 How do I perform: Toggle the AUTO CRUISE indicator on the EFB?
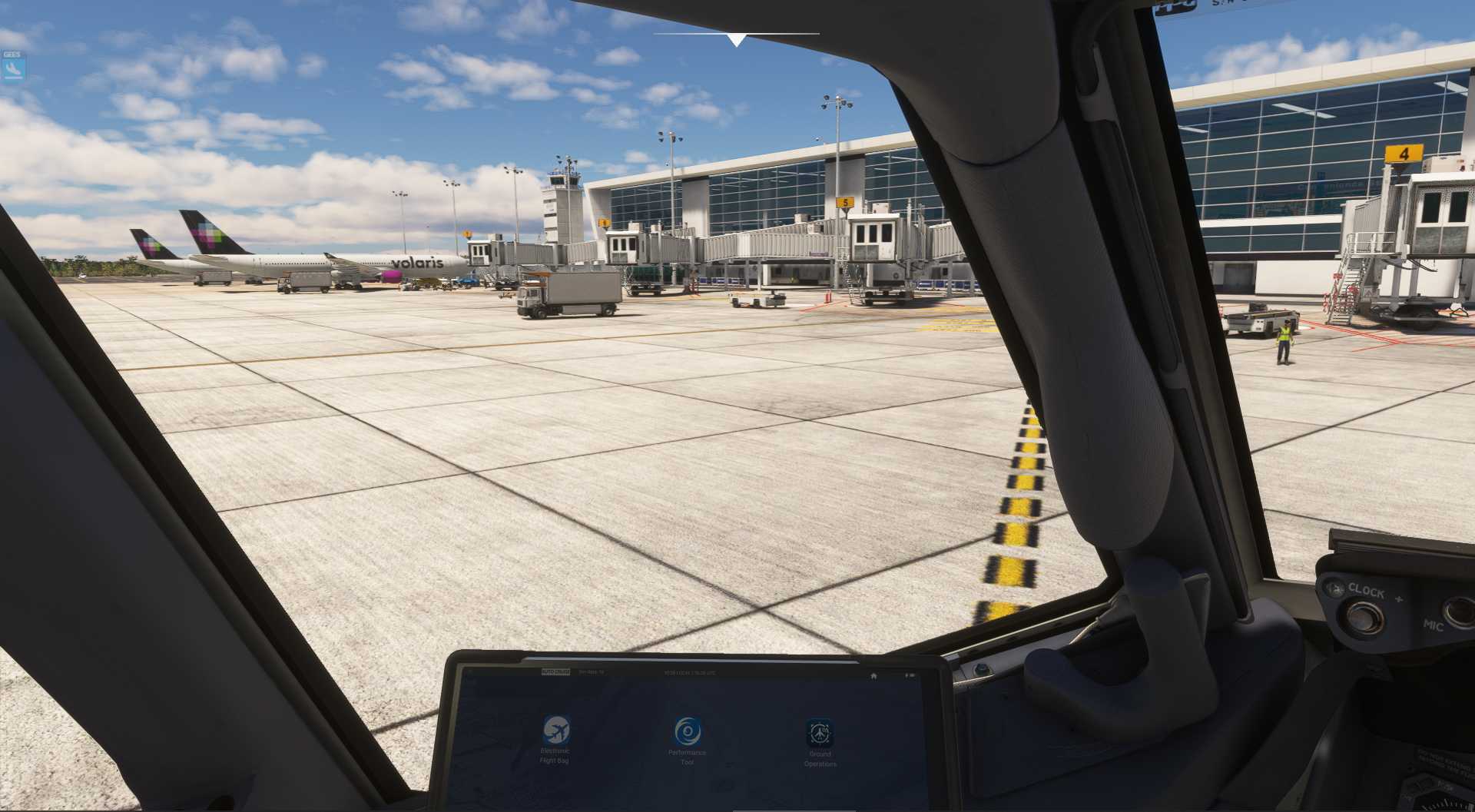(x=555, y=672)
